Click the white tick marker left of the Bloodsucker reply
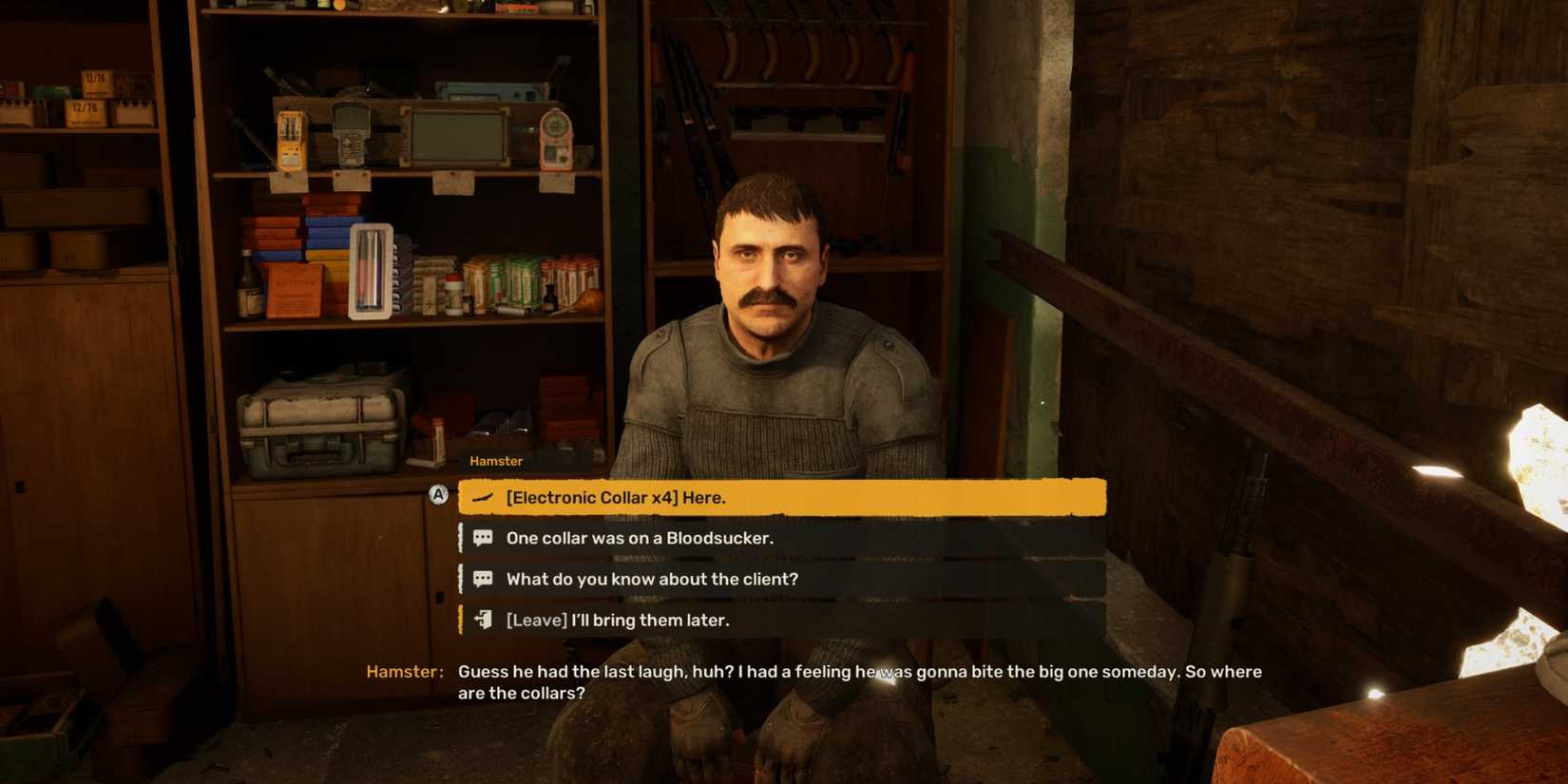1568x784 pixels. pyautogui.click(x=463, y=537)
